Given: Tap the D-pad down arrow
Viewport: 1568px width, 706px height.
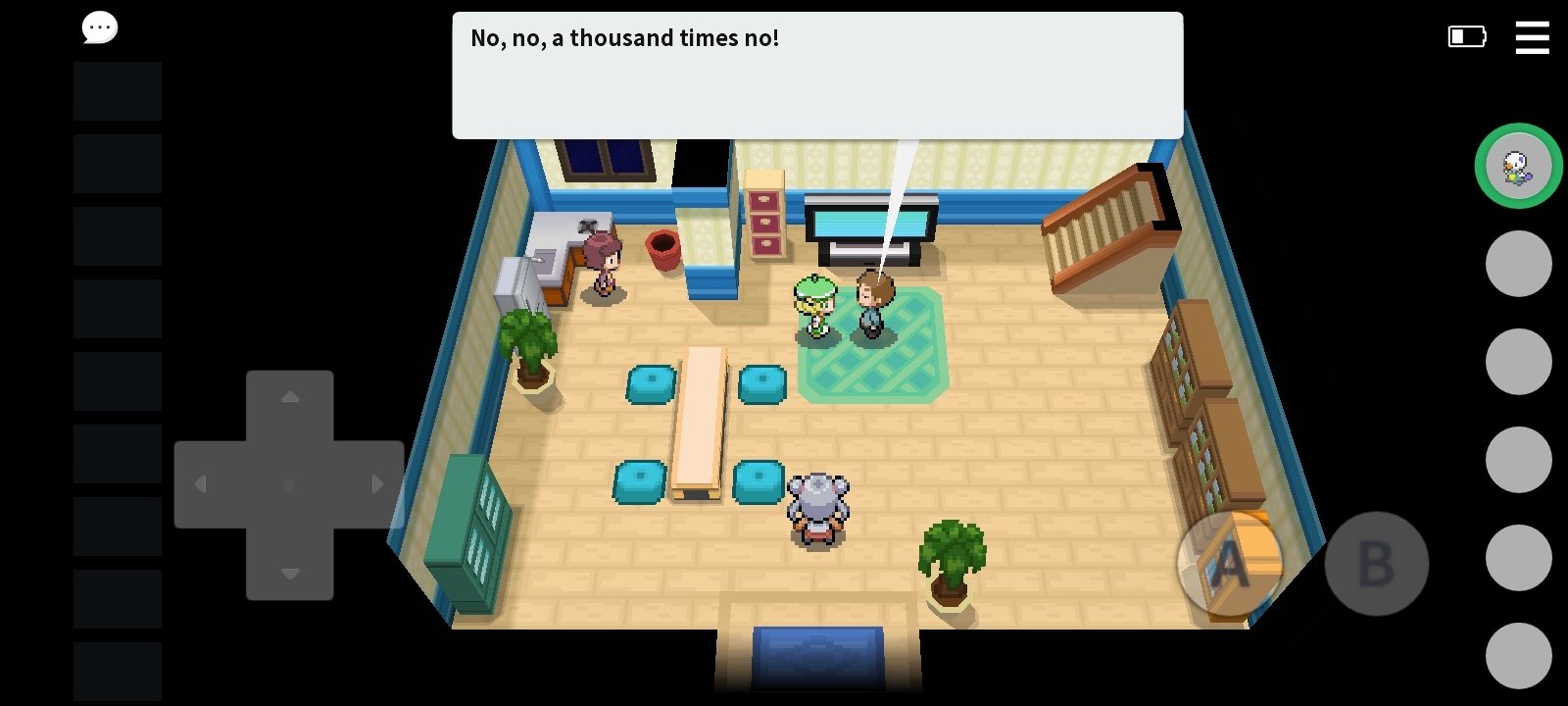Looking at the screenshot, I should (x=290, y=573).
